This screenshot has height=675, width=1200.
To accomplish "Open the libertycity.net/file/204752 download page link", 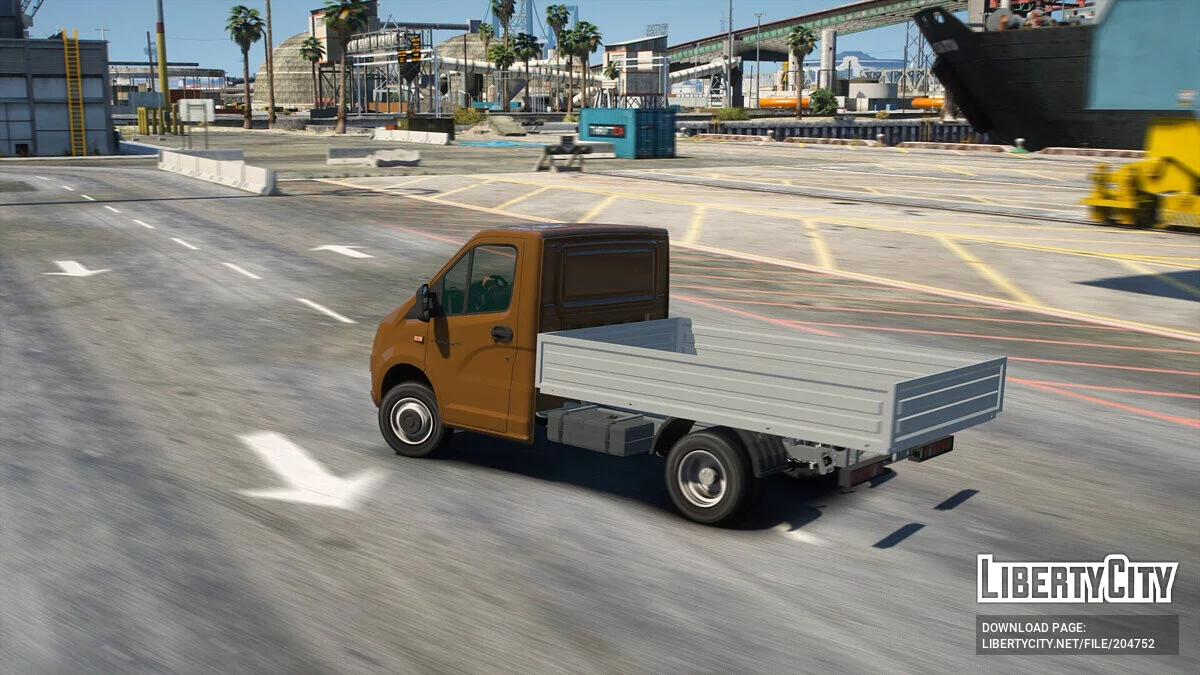I will pyautogui.click(x=1068, y=644).
